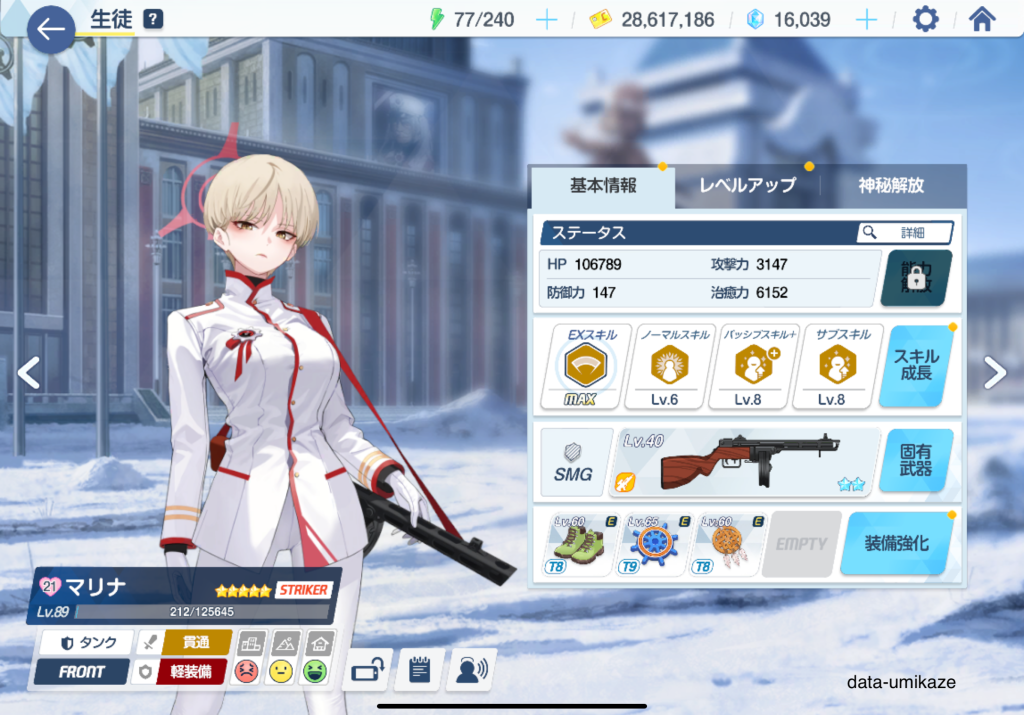
Task: Go back with the arrow button
Action: [50, 29]
